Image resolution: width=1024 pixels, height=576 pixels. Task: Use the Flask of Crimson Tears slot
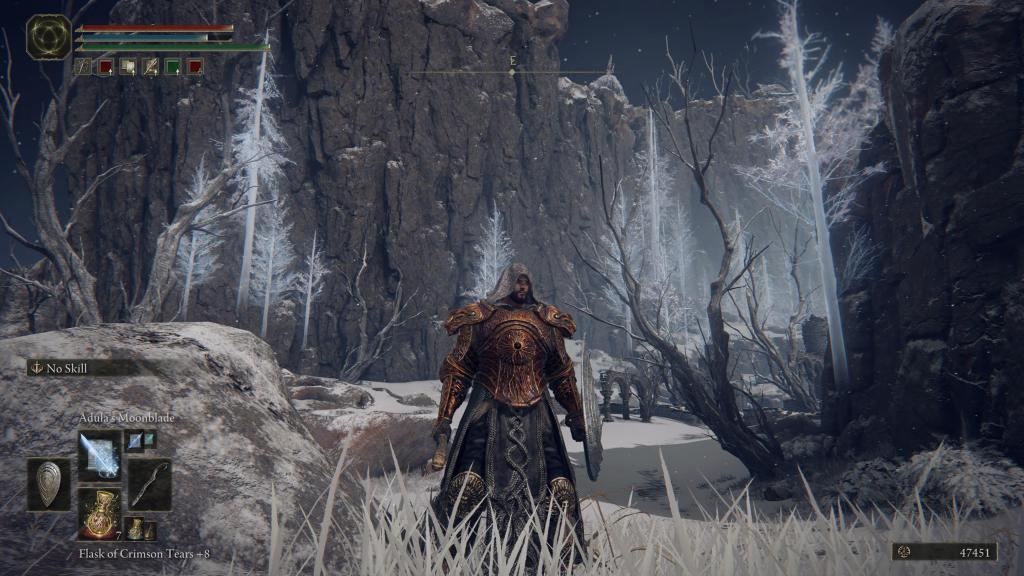pyautogui.click(x=99, y=513)
